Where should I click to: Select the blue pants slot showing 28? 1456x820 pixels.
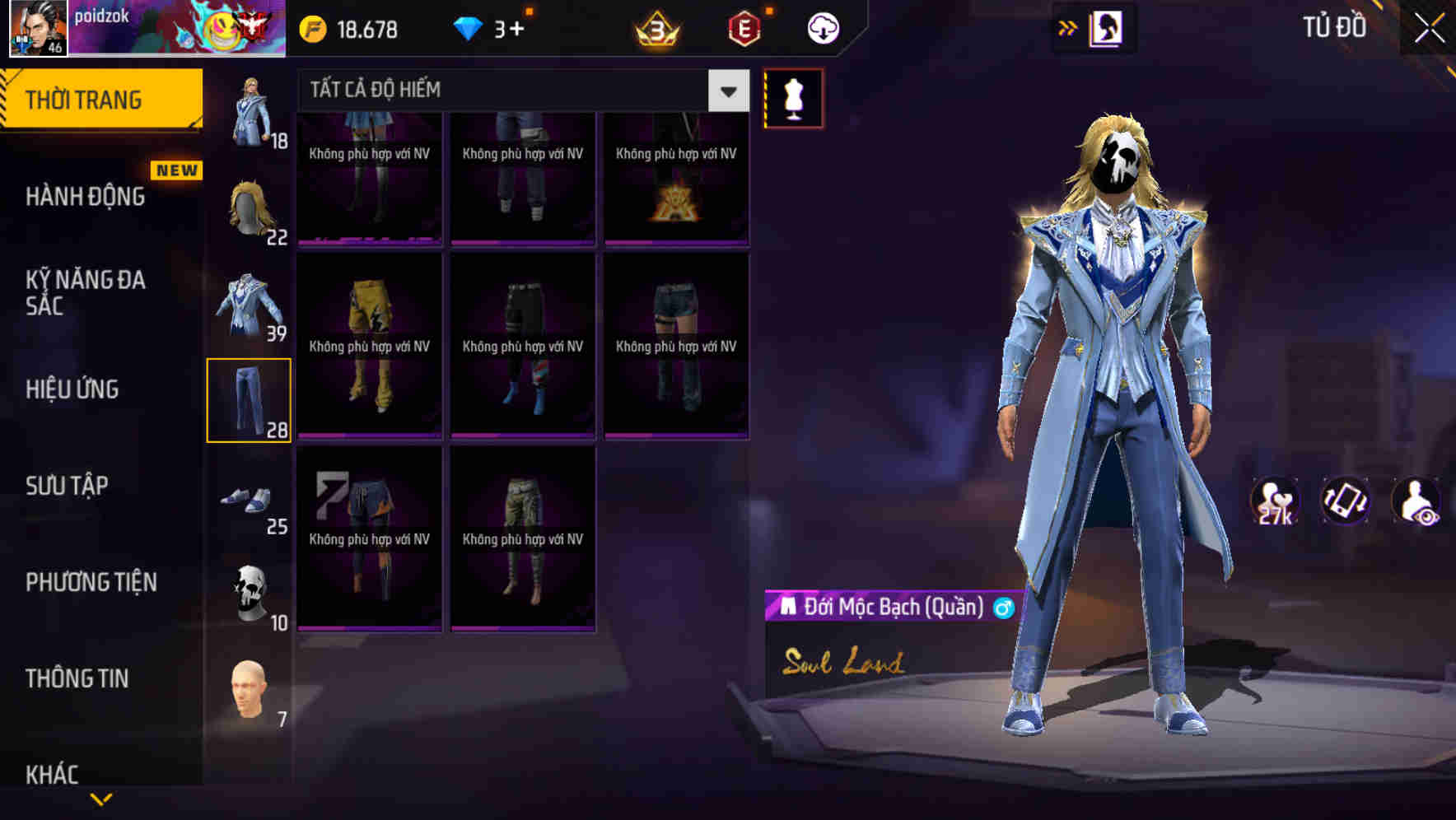click(x=249, y=399)
